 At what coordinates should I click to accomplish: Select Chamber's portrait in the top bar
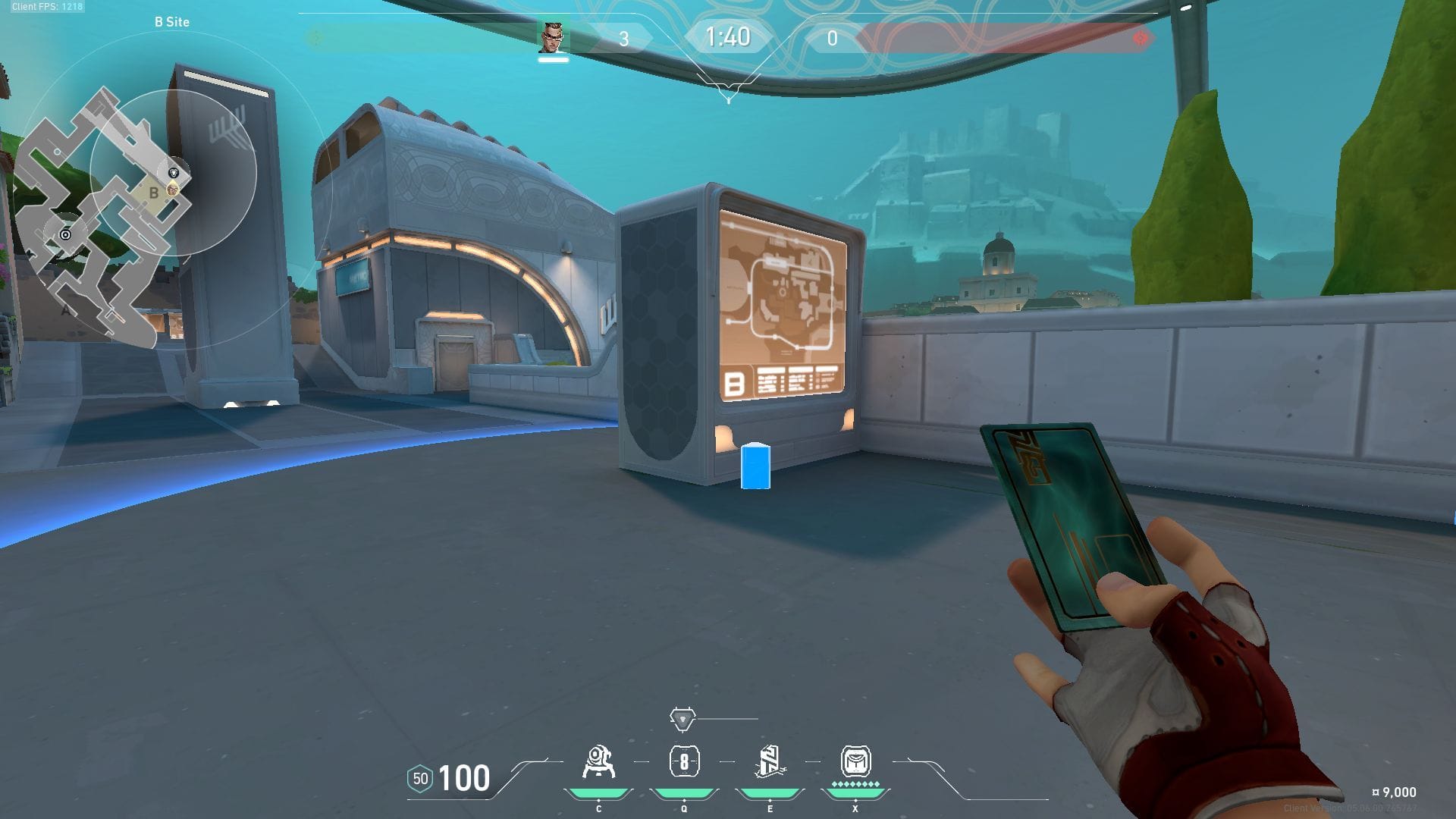coord(553,37)
